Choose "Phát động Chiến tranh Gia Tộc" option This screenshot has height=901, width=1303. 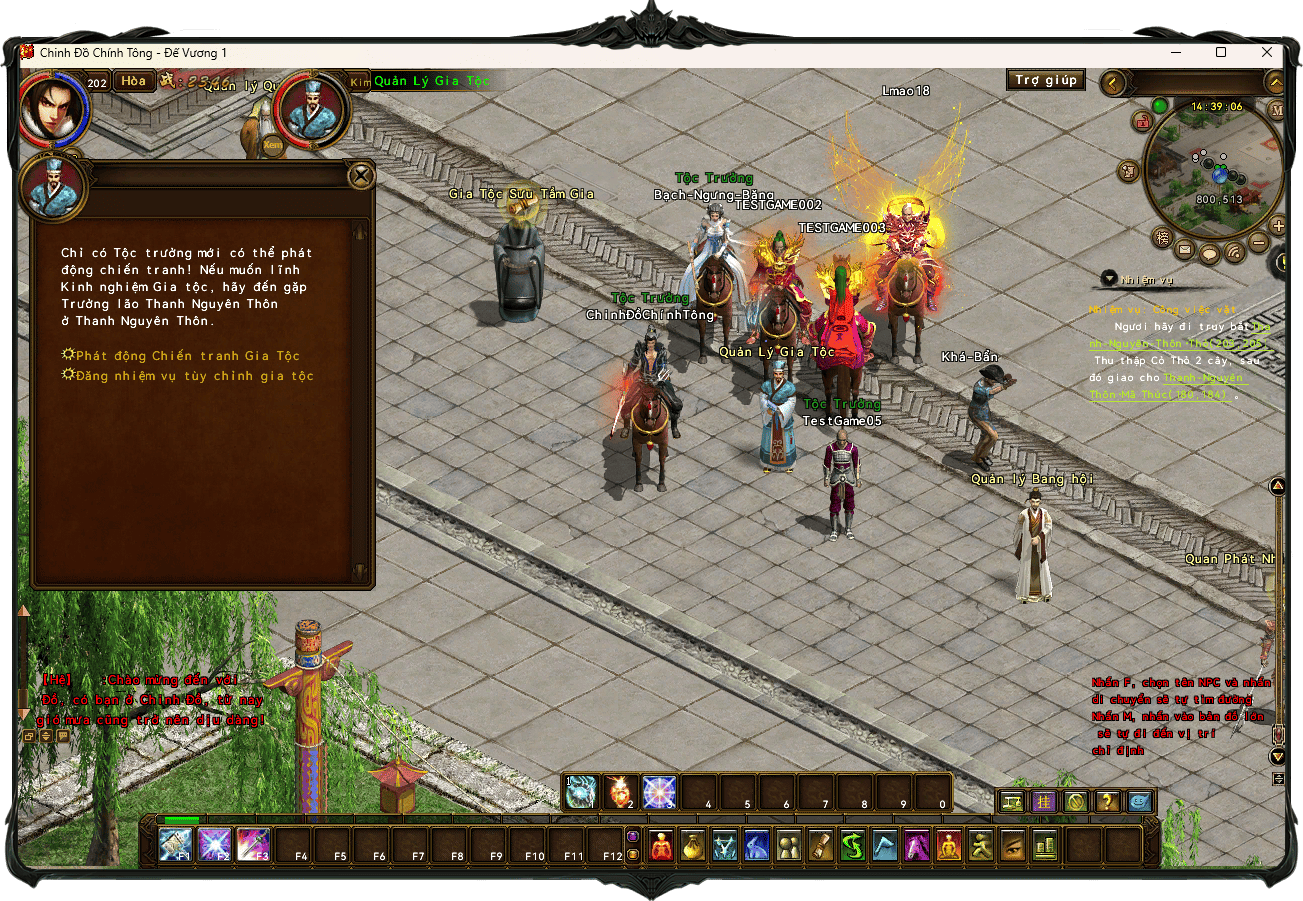(187, 356)
